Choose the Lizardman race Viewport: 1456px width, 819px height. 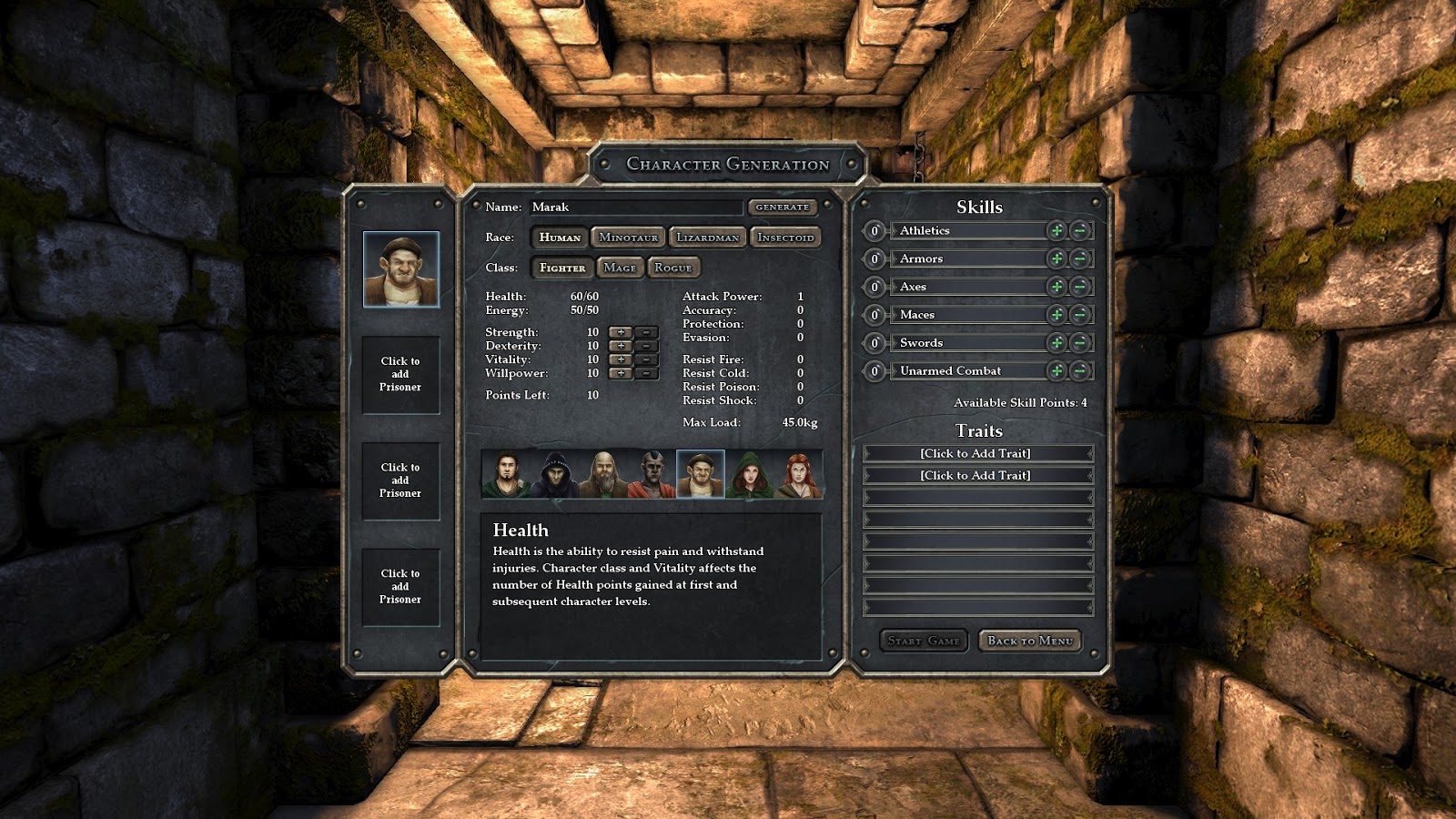(707, 238)
